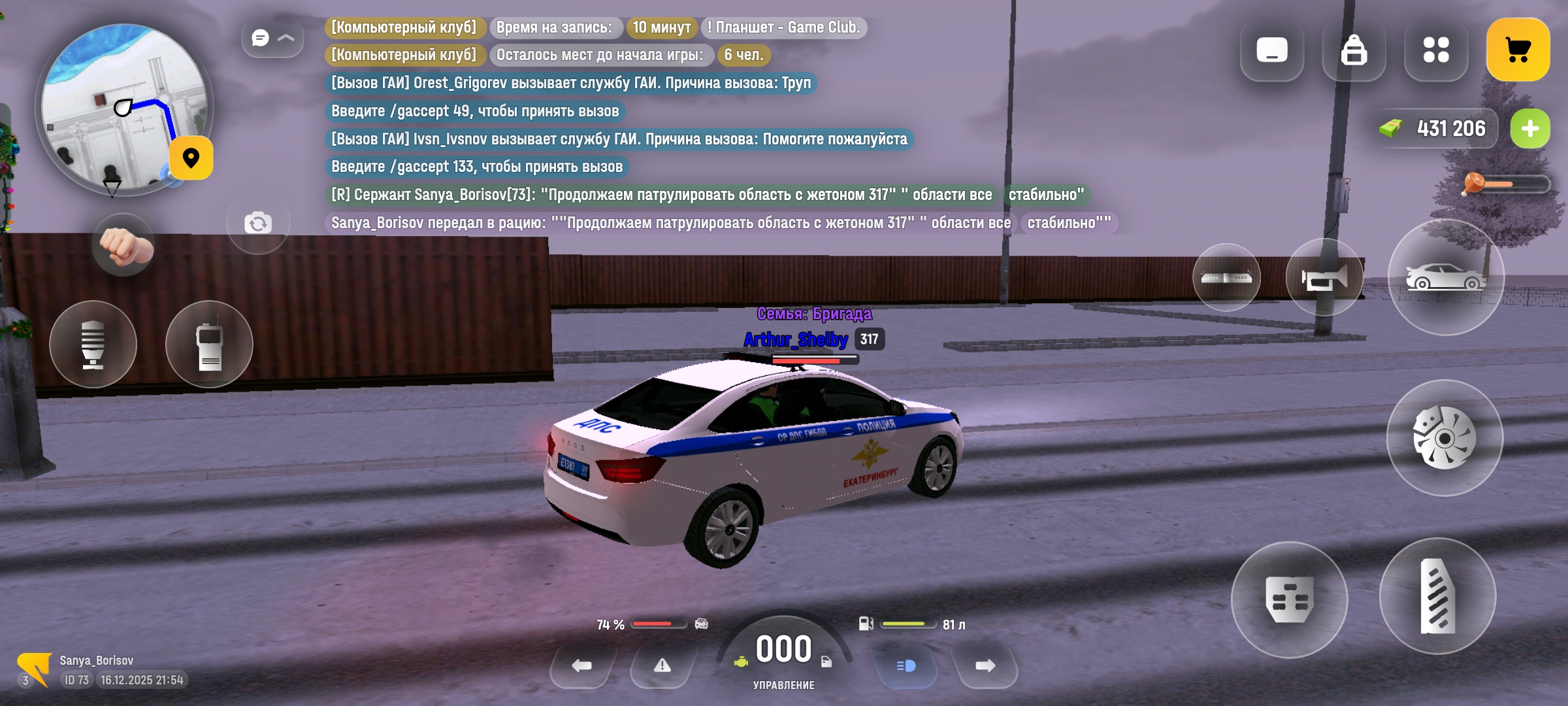Open the car options button
This screenshot has width=1568, height=706.
coord(1445,278)
